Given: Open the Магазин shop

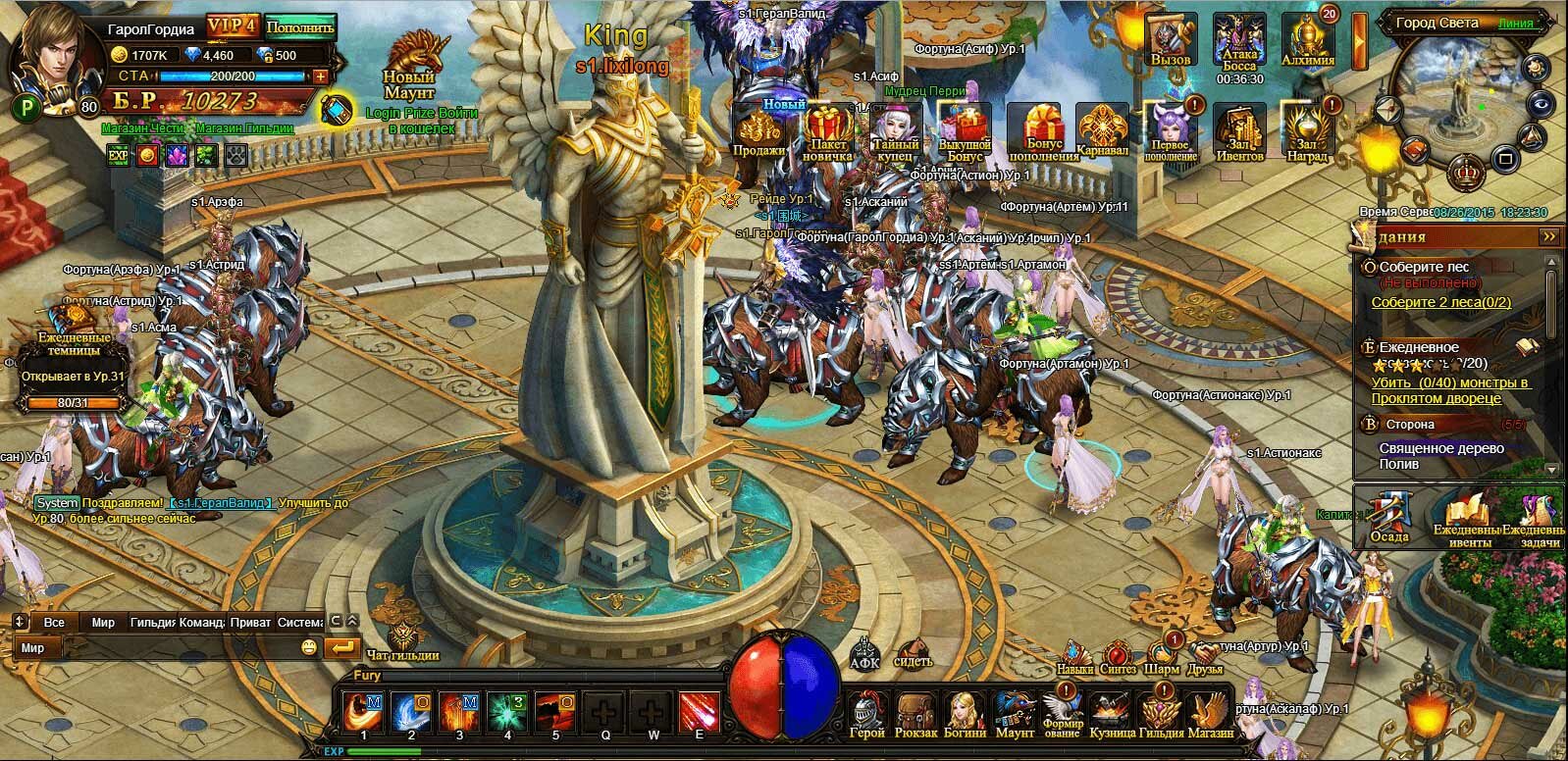Looking at the screenshot, I should [1210, 712].
